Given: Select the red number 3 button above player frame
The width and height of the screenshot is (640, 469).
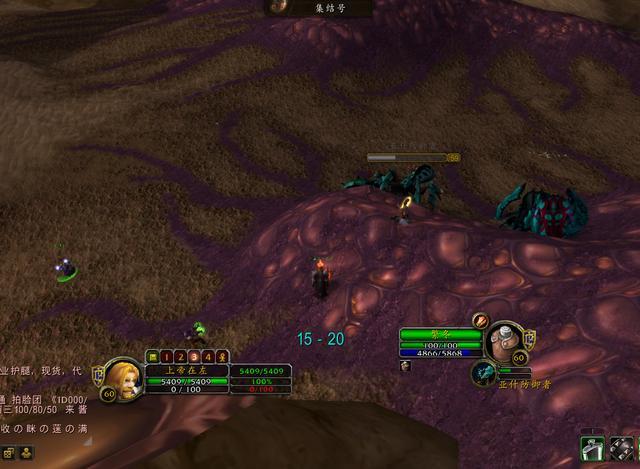Looking at the screenshot, I should [194, 356].
